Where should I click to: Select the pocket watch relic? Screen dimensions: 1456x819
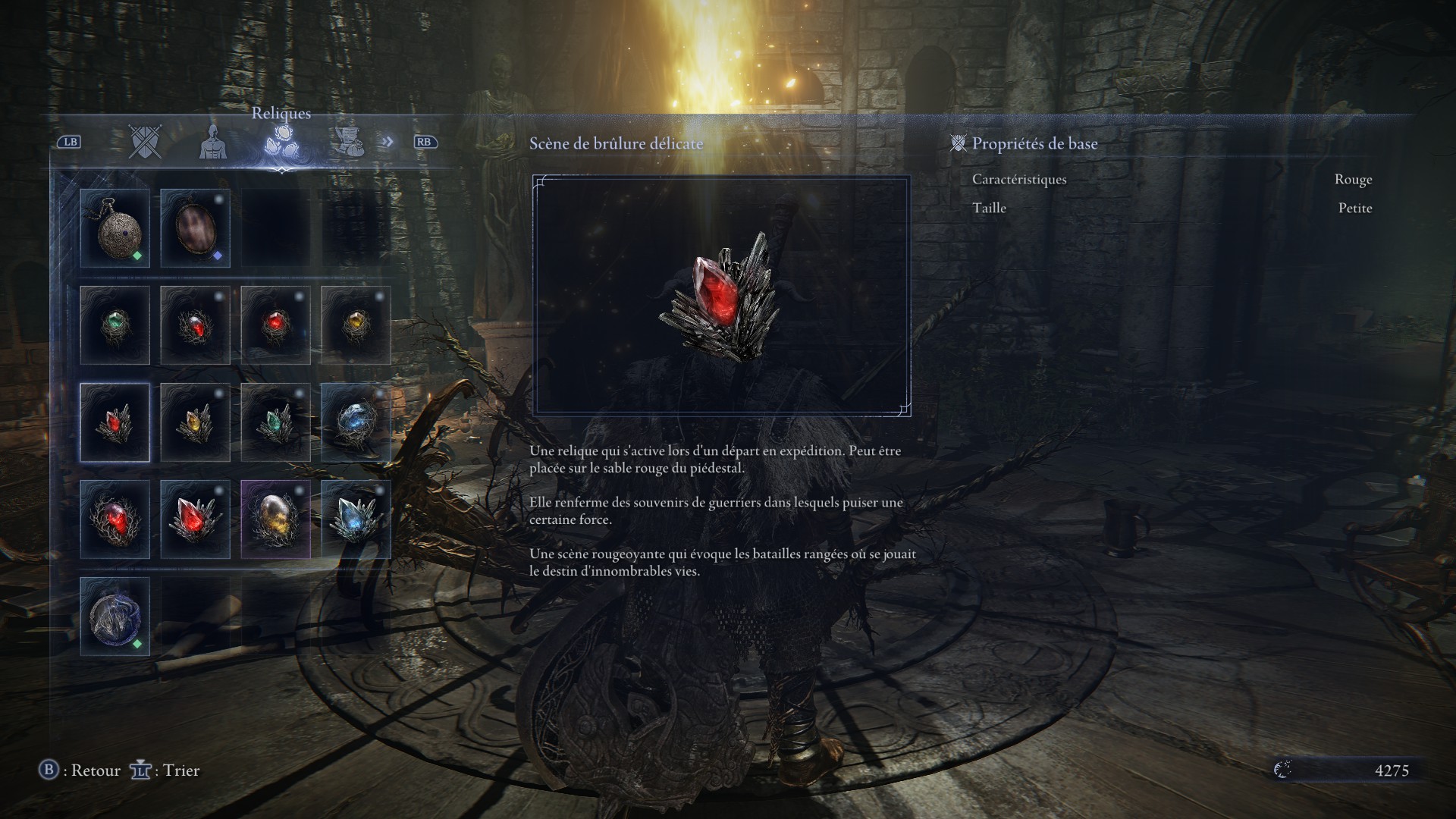[x=115, y=227]
